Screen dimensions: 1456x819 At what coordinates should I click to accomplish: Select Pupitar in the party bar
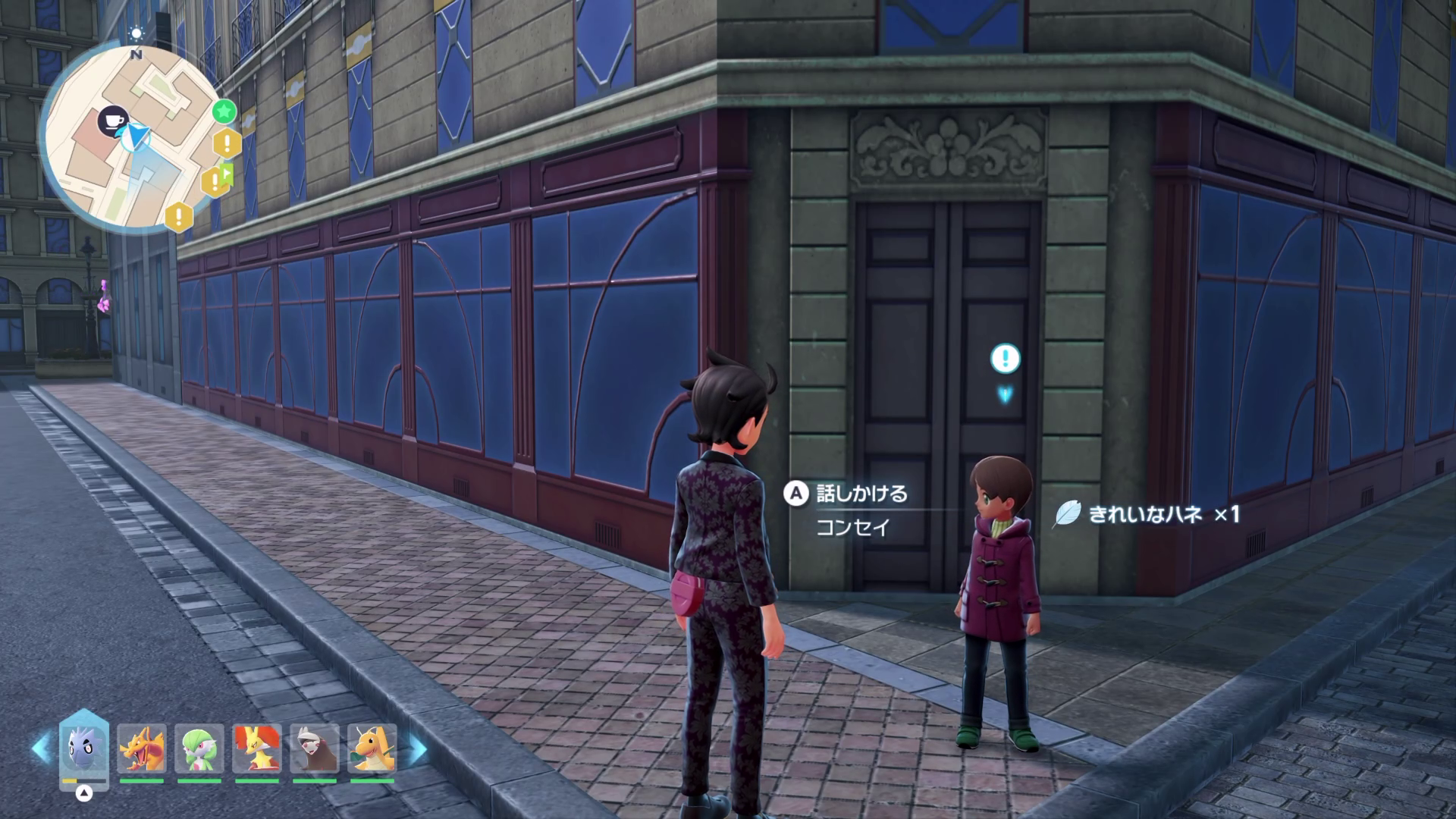click(x=84, y=748)
